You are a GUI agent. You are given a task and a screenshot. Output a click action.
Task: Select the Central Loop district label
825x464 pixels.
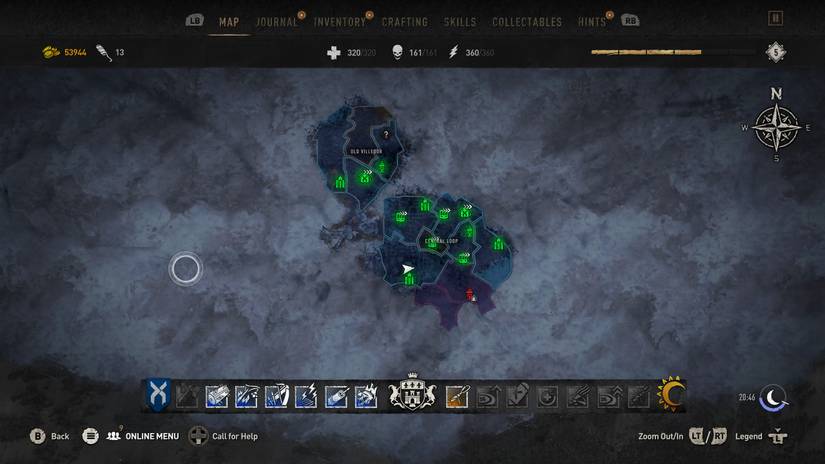tap(441, 241)
